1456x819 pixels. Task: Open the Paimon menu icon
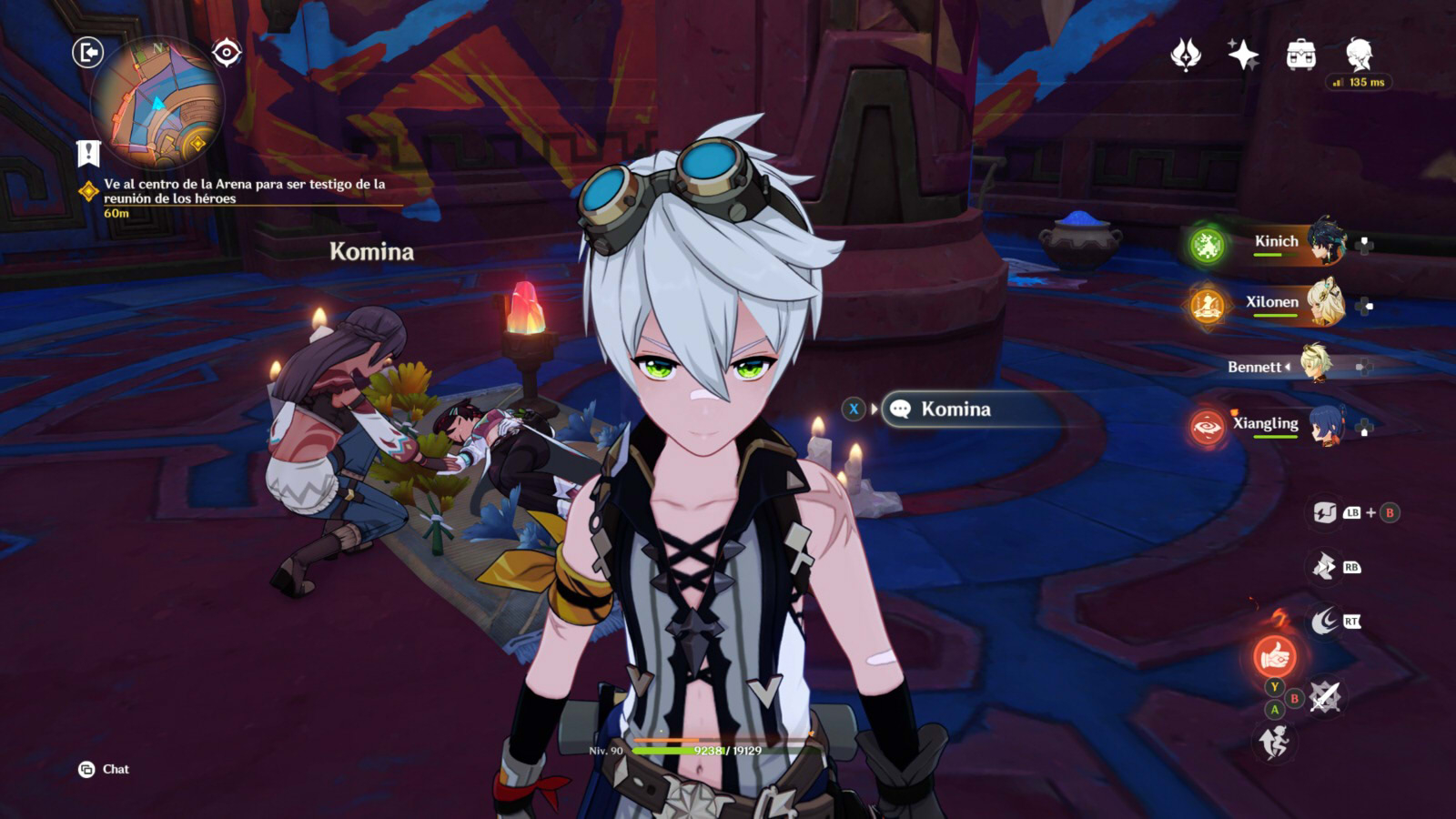pyautogui.click(x=1359, y=55)
